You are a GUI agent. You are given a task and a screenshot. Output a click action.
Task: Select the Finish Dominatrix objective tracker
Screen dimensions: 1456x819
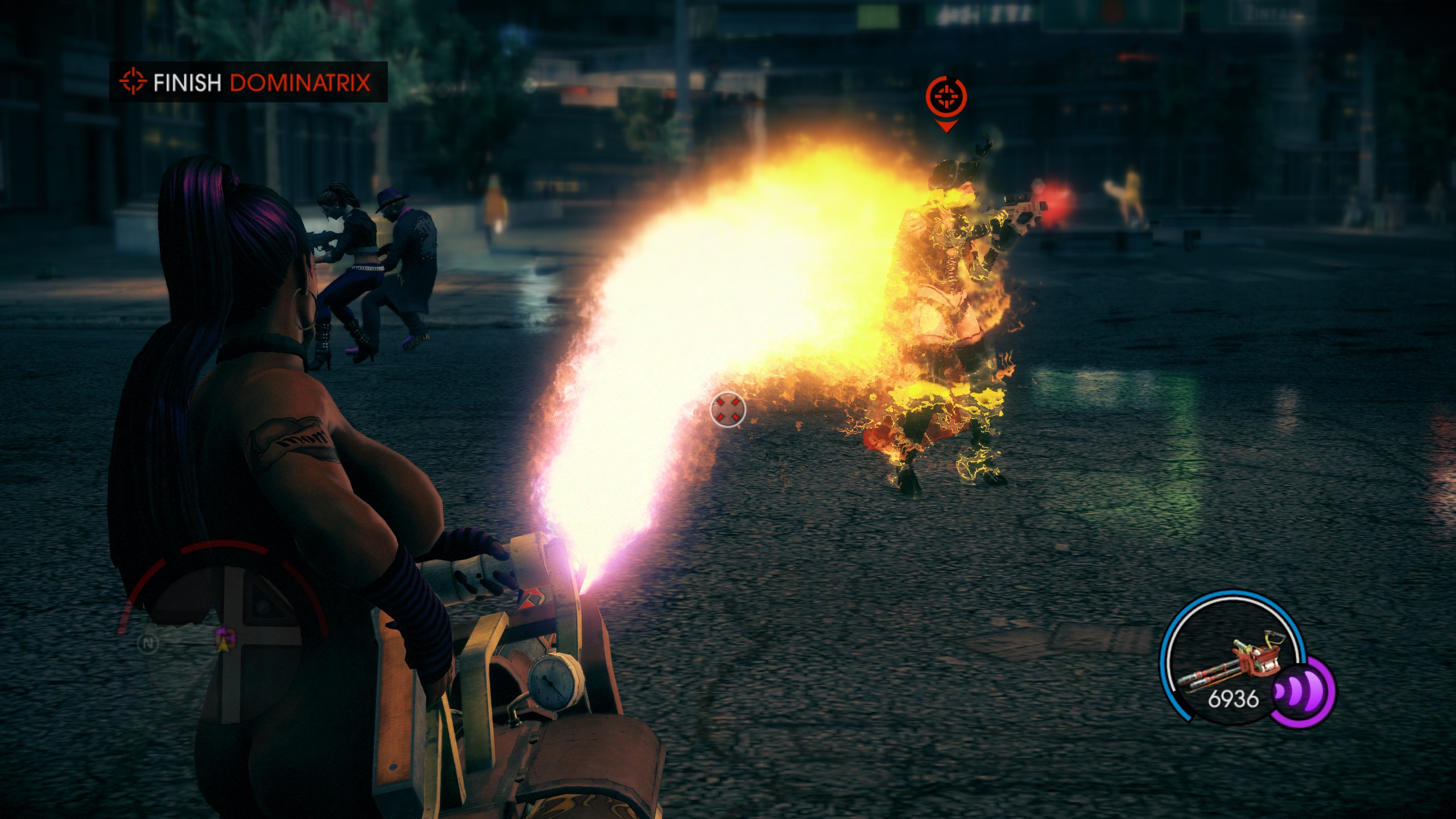(x=248, y=82)
